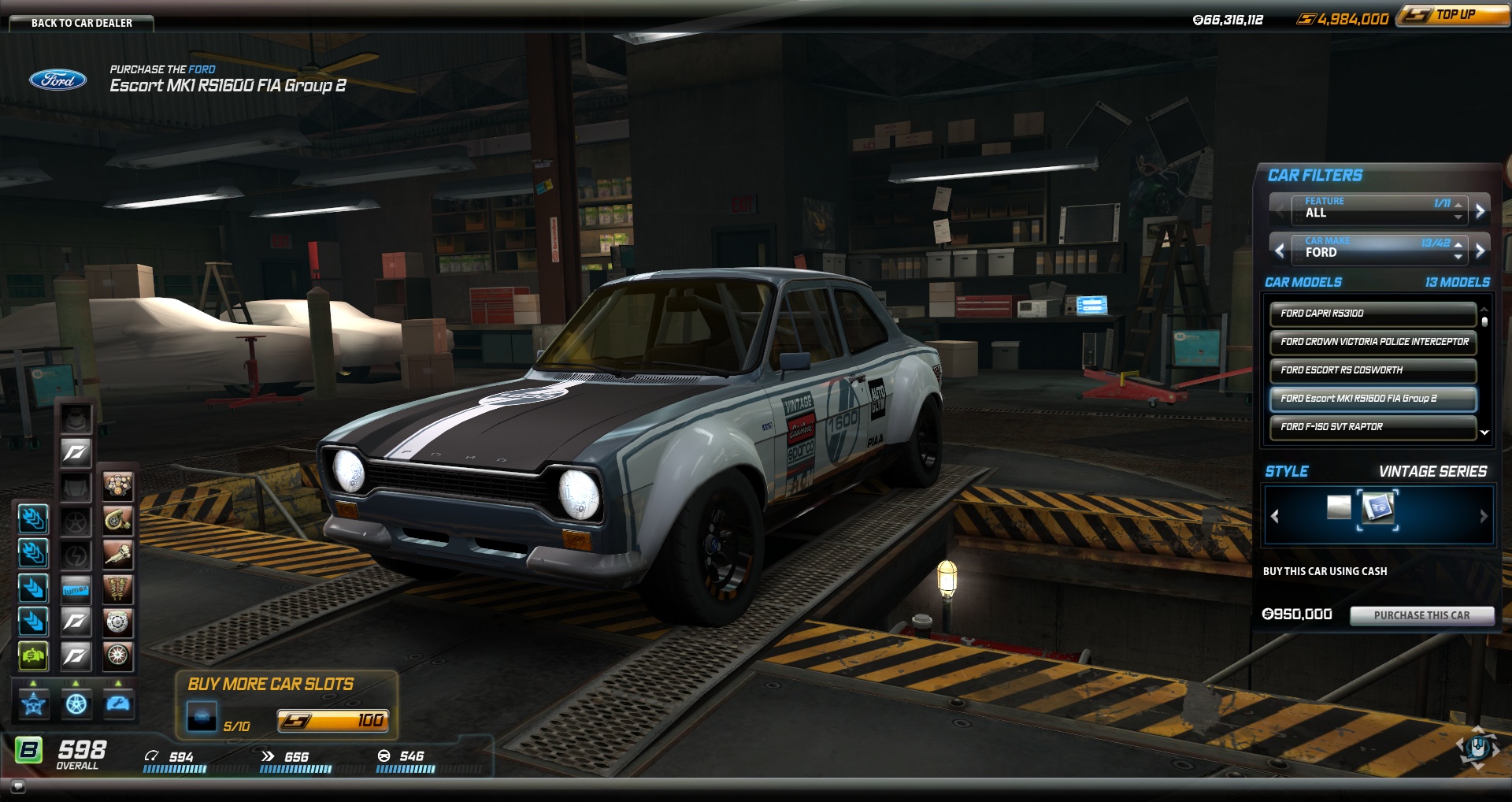Screen dimensions: 1512x802
Task: Open the Top Up boost purchase
Action: point(1454,15)
